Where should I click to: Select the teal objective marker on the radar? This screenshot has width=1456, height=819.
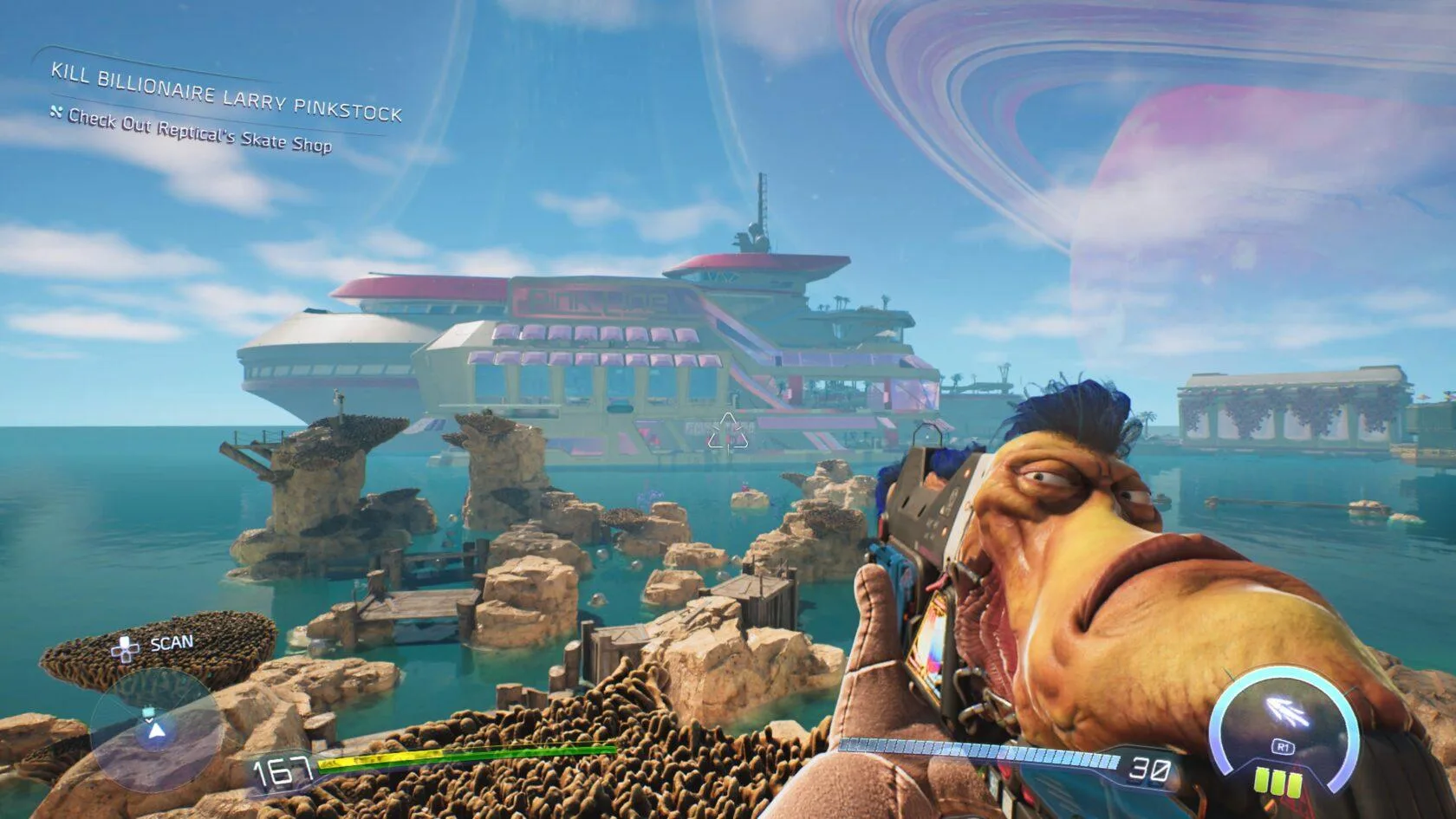point(150,712)
